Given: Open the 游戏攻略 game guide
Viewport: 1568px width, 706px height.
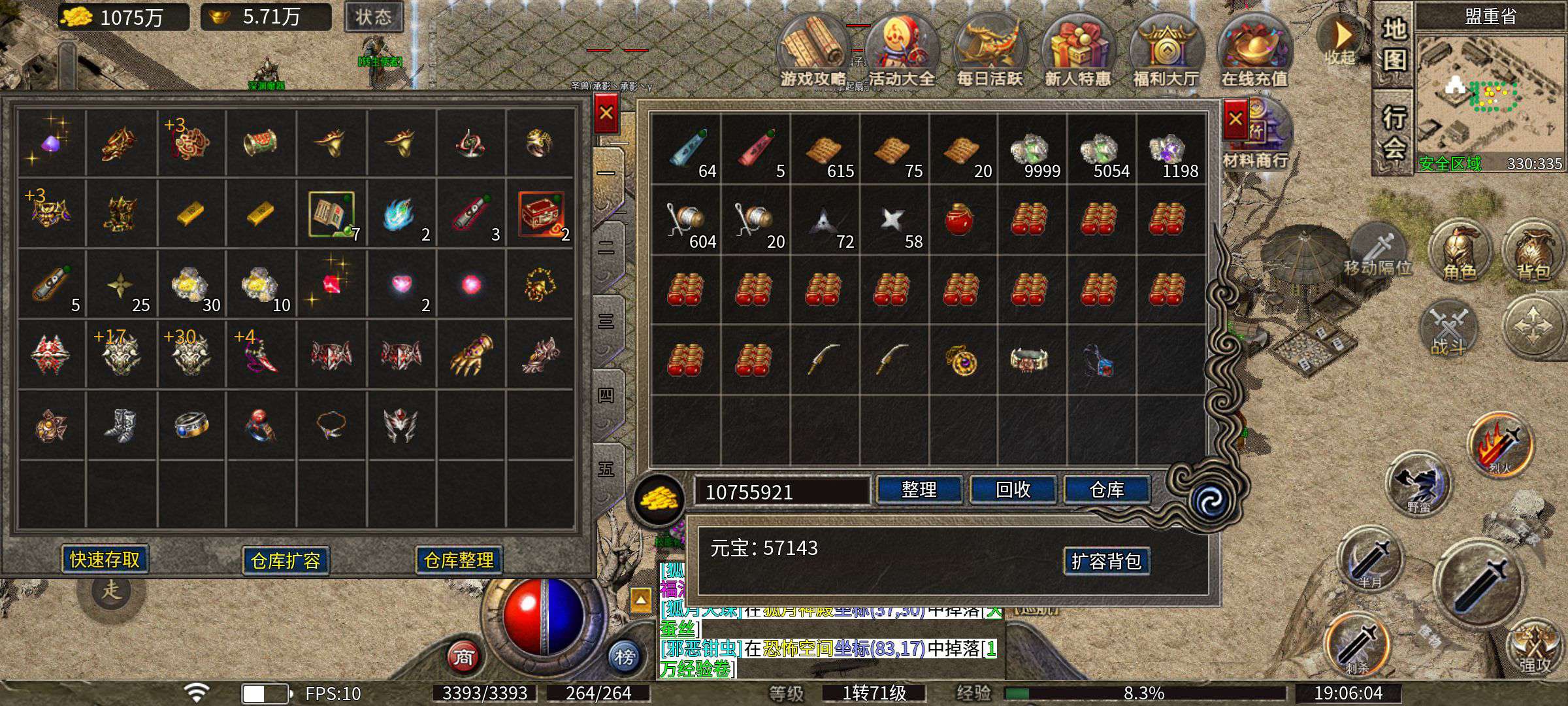Looking at the screenshot, I should (813, 52).
